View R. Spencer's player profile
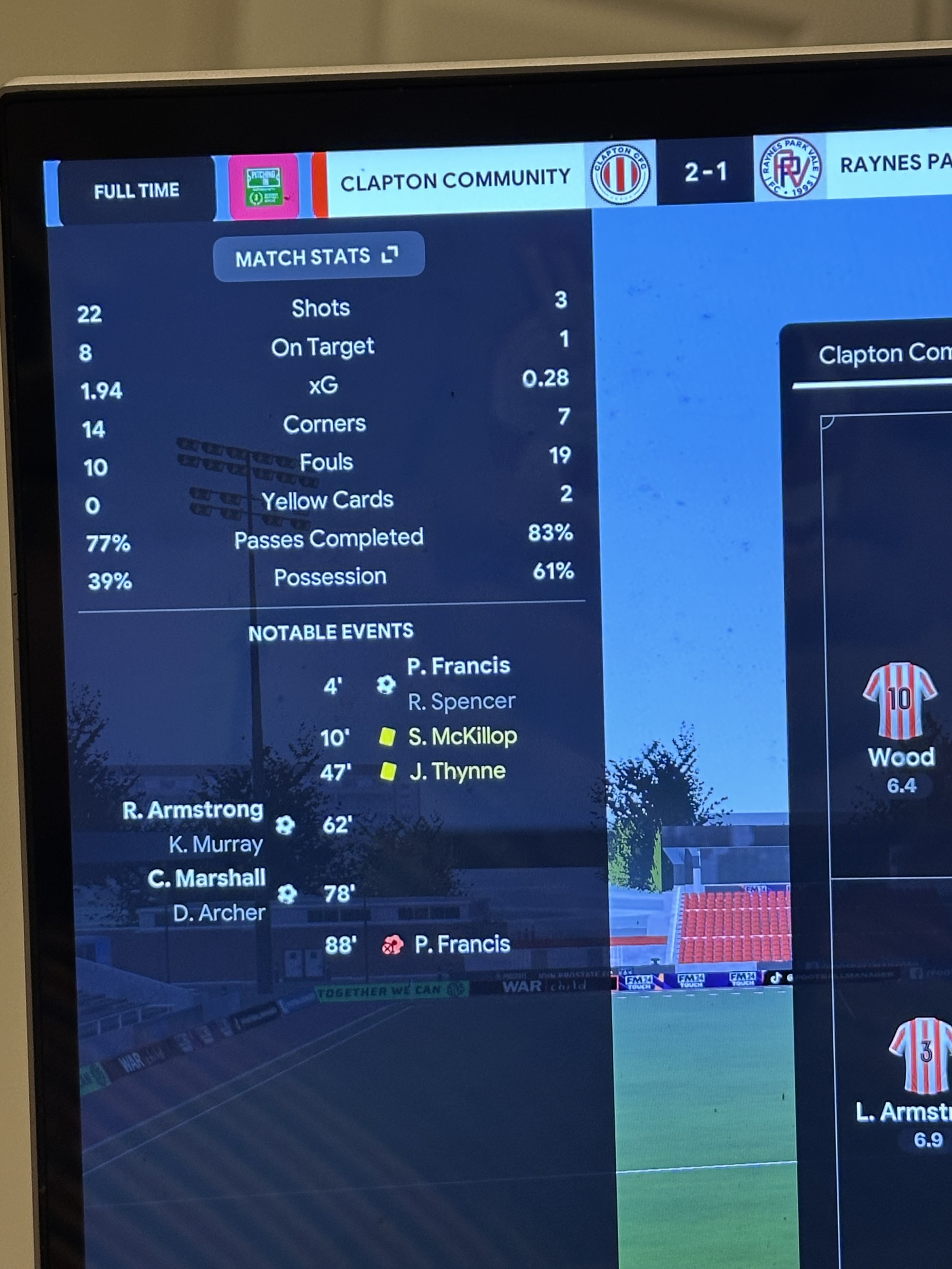952x1269 pixels. click(461, 701)
